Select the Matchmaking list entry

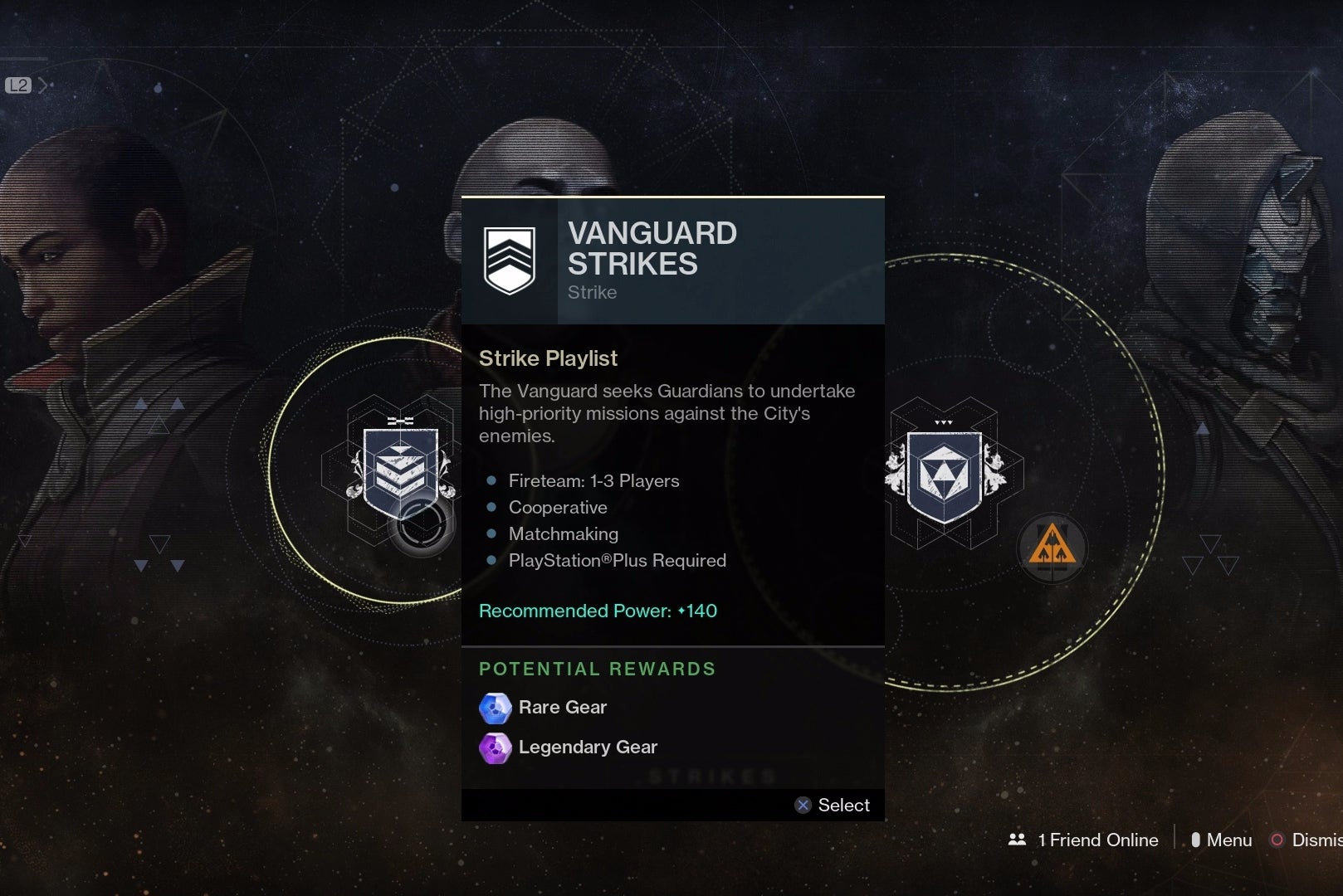(563, 534)
